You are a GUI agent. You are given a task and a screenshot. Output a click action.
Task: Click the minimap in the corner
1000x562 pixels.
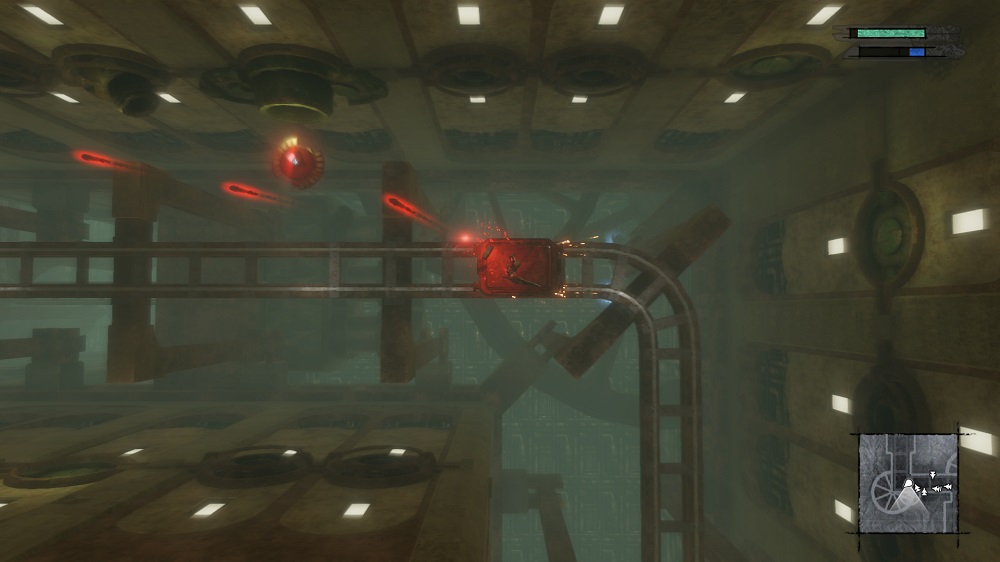pos(908,483)
